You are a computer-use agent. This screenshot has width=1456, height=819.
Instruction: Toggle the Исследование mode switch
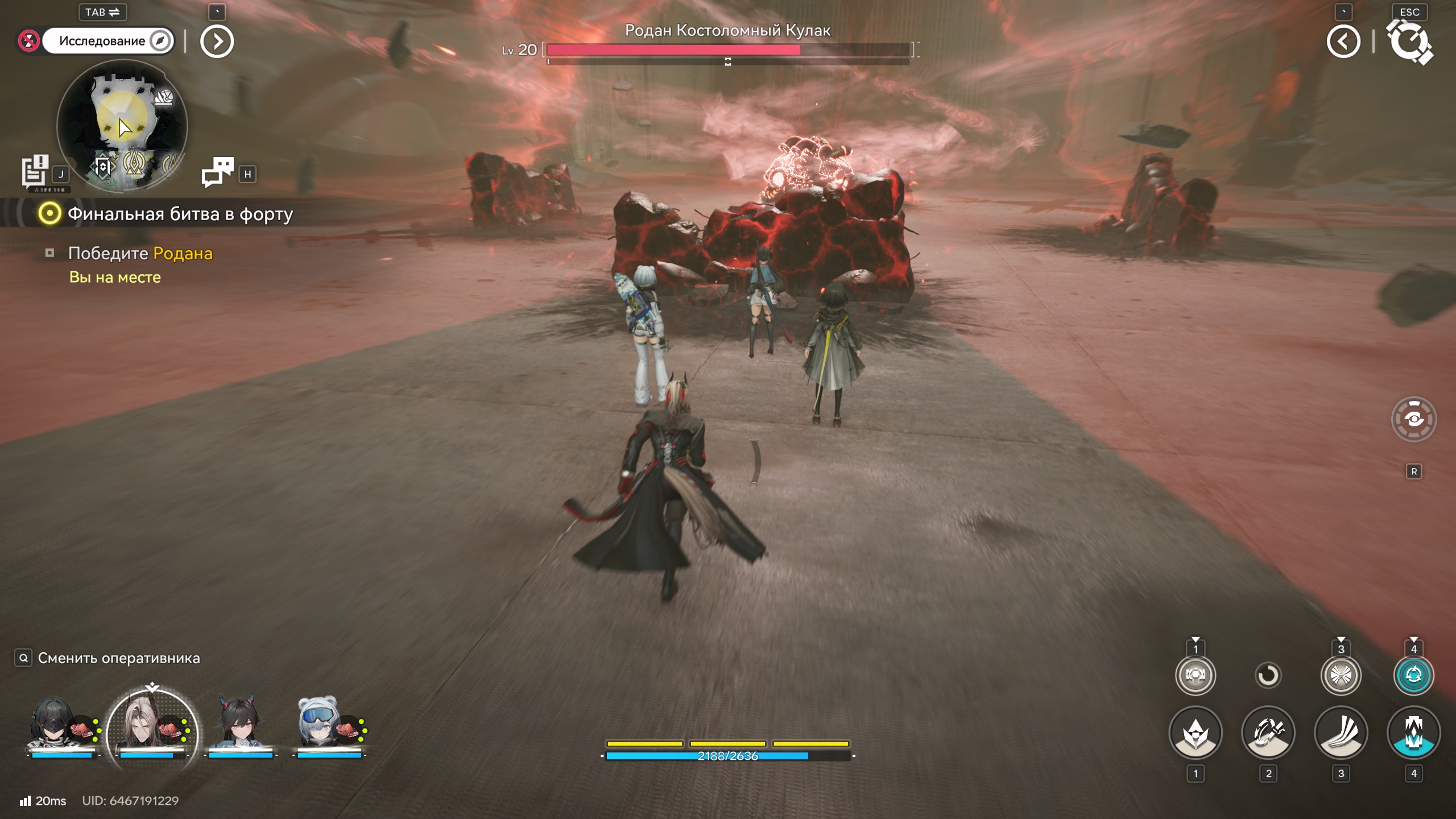click(x=107, y=41)
